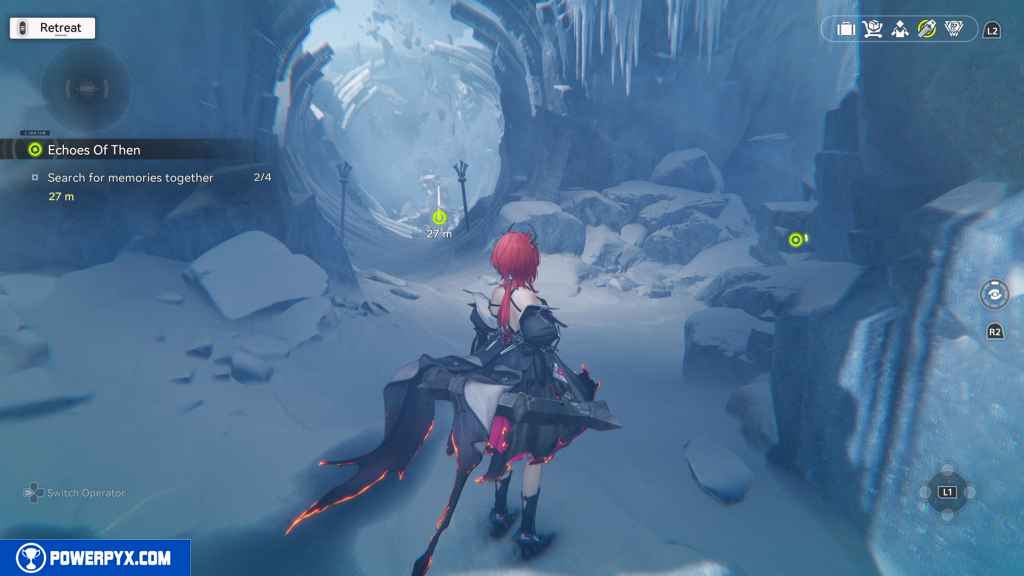1024x576 pixels.
Task: Activate the round skill icon above R2
Action: [x=994, y=296]
